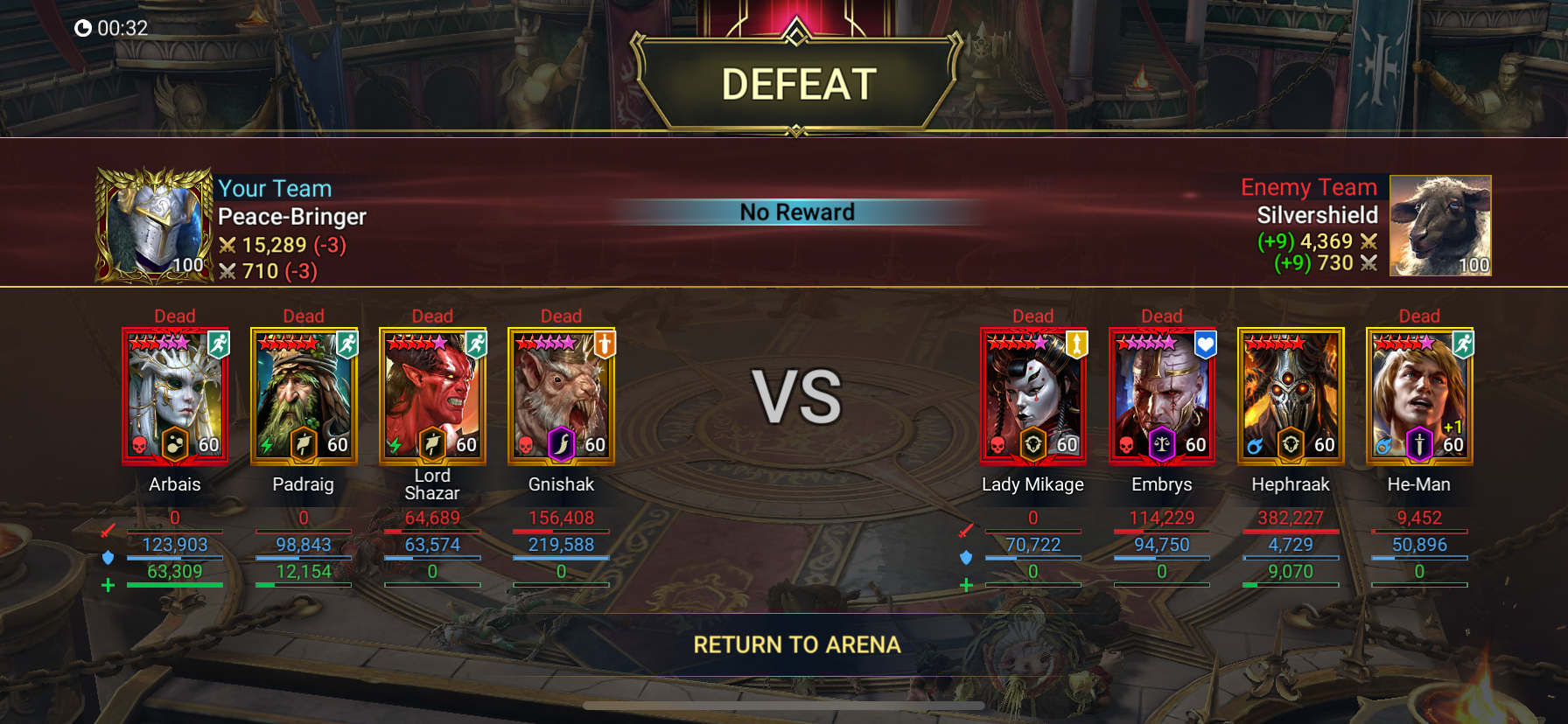The image size is (1568, 724).
Task: Click the Return to Arena button
Action: (x=796, y=645)
